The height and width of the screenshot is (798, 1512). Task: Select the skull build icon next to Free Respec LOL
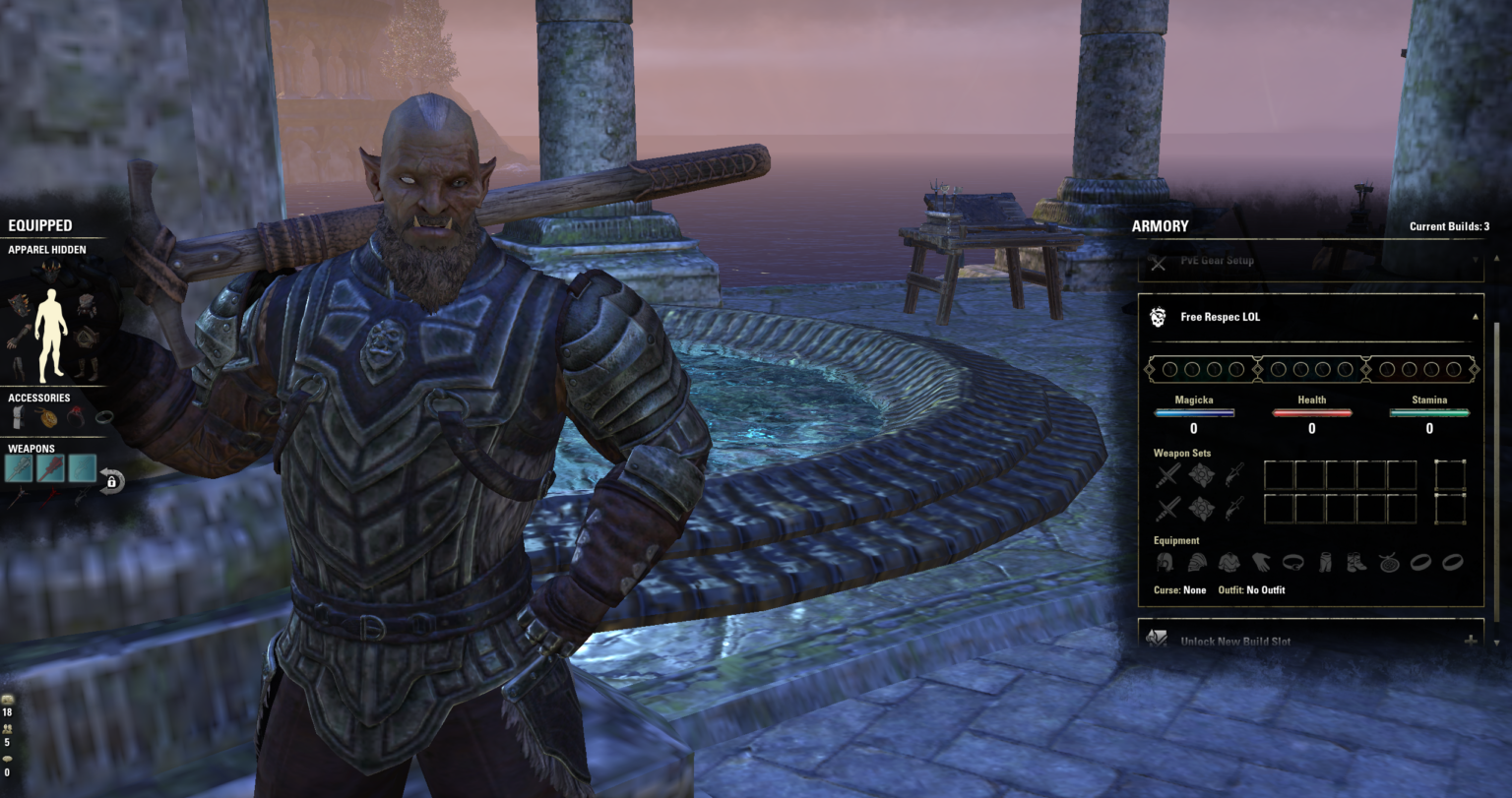click(x=1158, y=317)
